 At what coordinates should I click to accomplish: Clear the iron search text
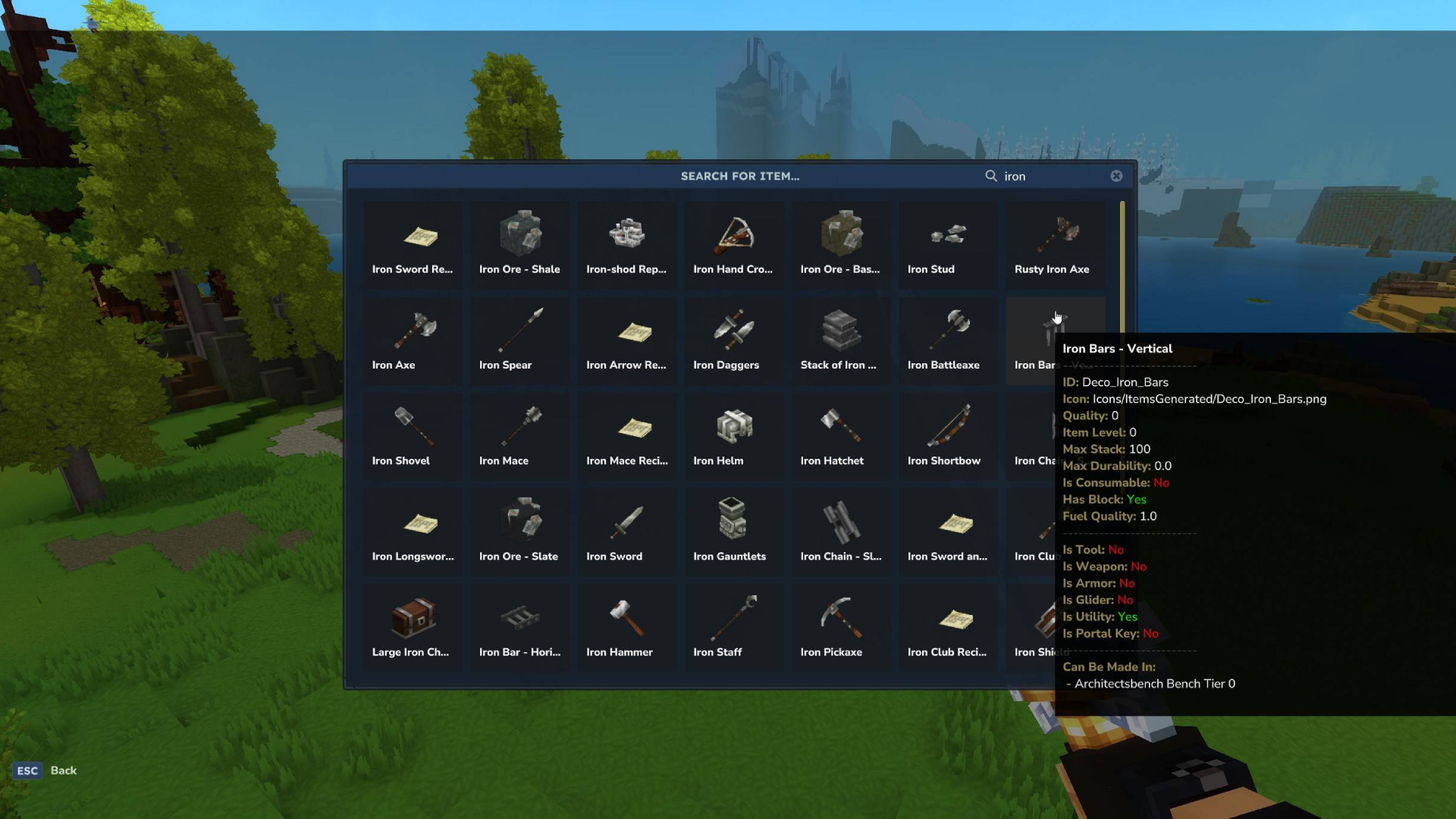coord(1116,175)
